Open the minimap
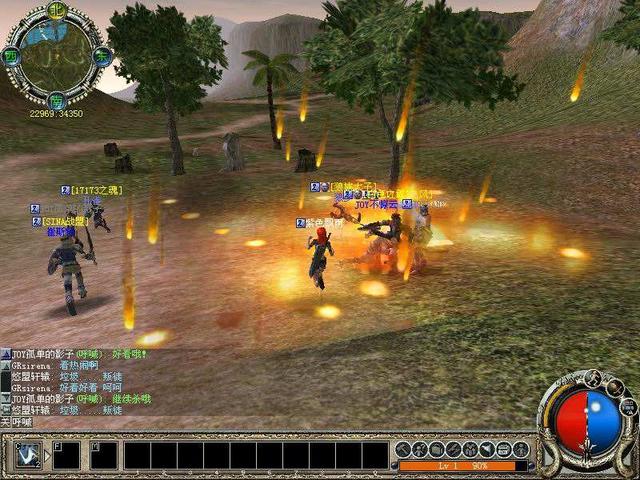 [55, 55]
